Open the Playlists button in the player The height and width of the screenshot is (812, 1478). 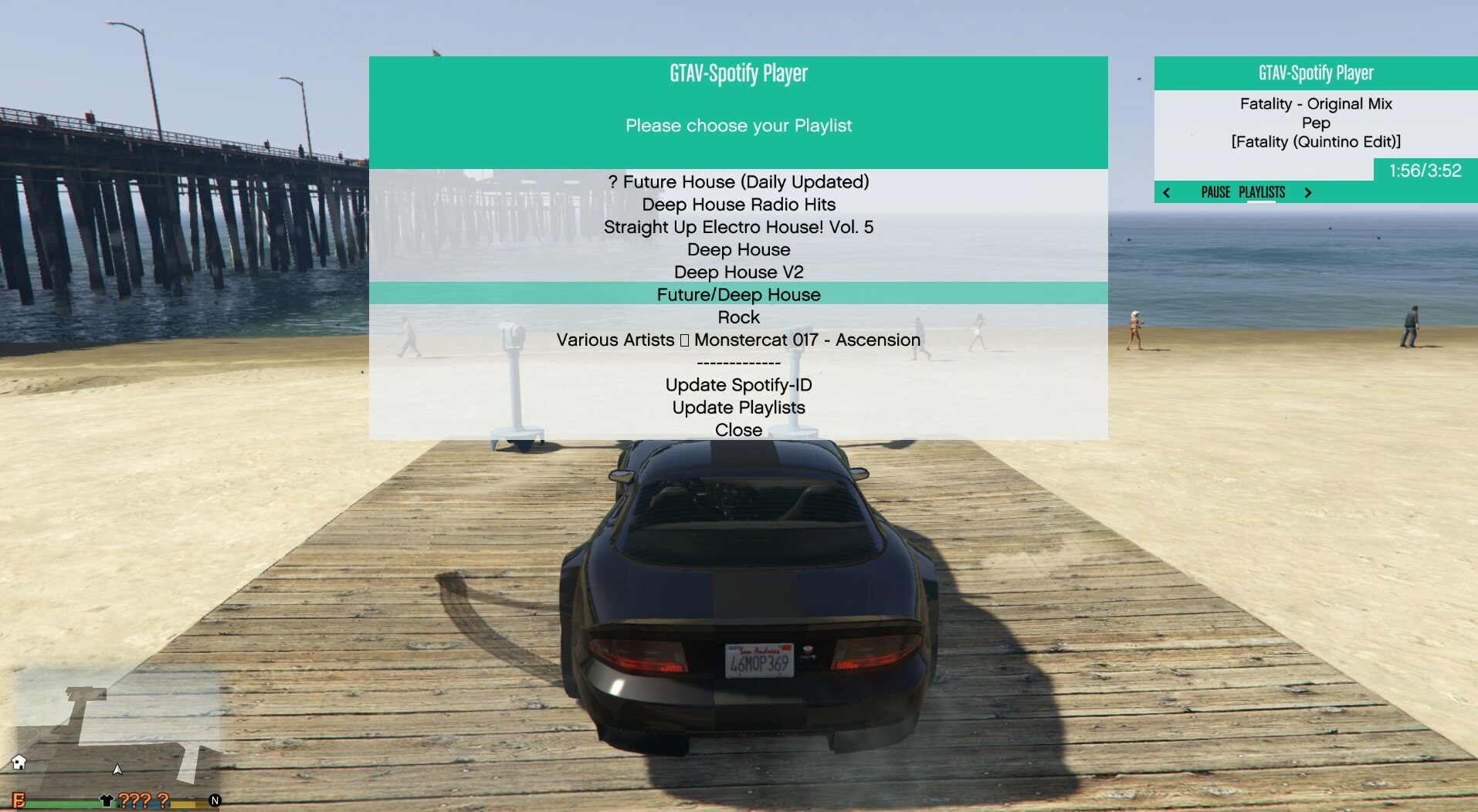pos(1262,192)
